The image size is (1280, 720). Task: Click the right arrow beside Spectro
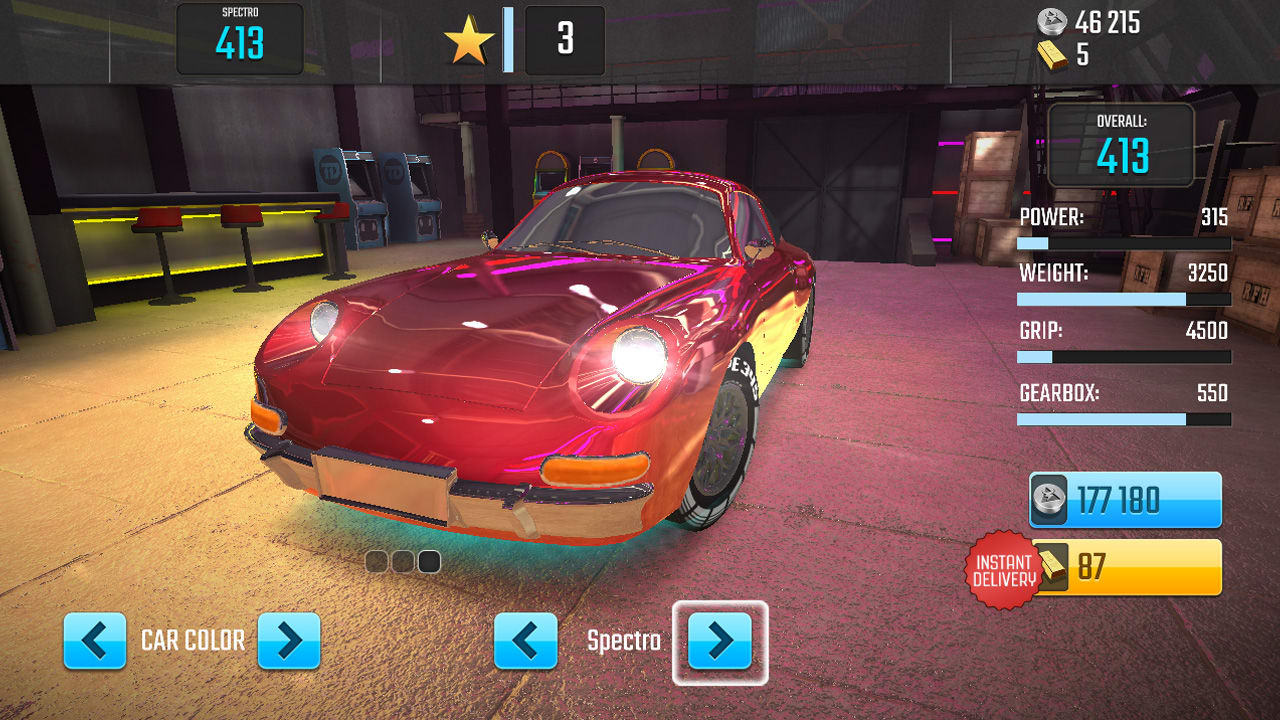click(719, 642)
